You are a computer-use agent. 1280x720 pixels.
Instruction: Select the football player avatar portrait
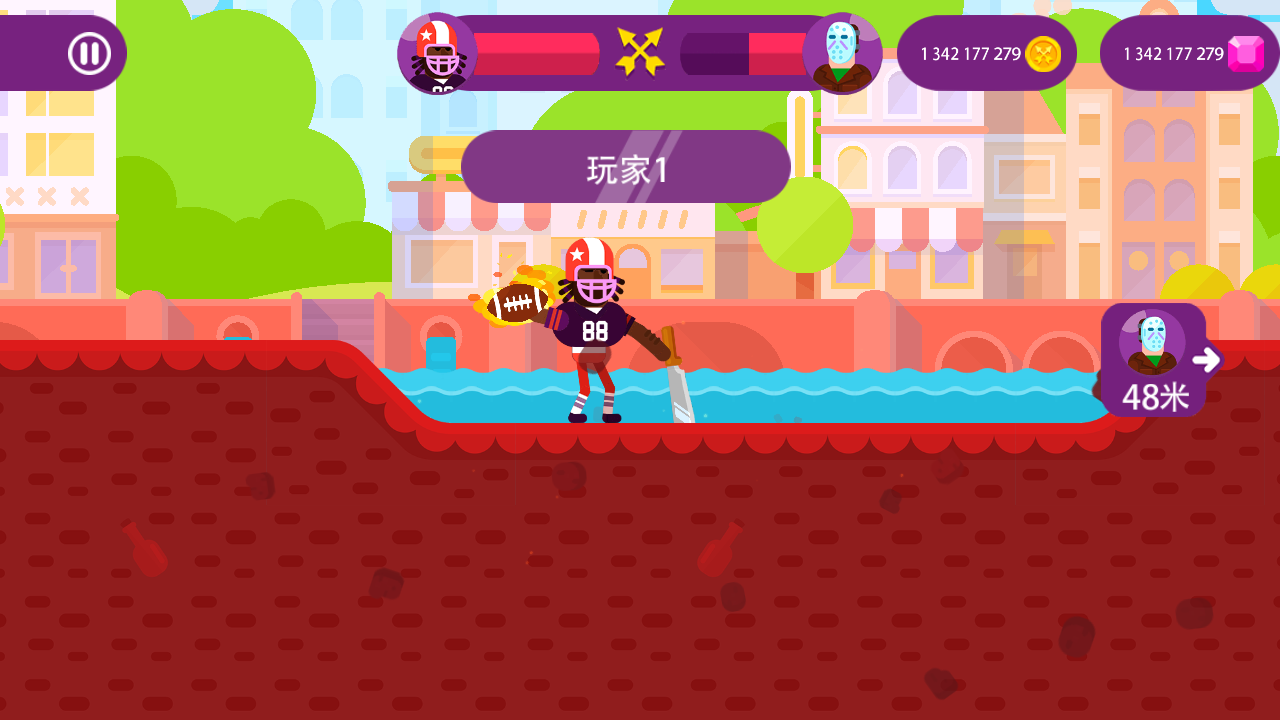click(x=437, y=54)
